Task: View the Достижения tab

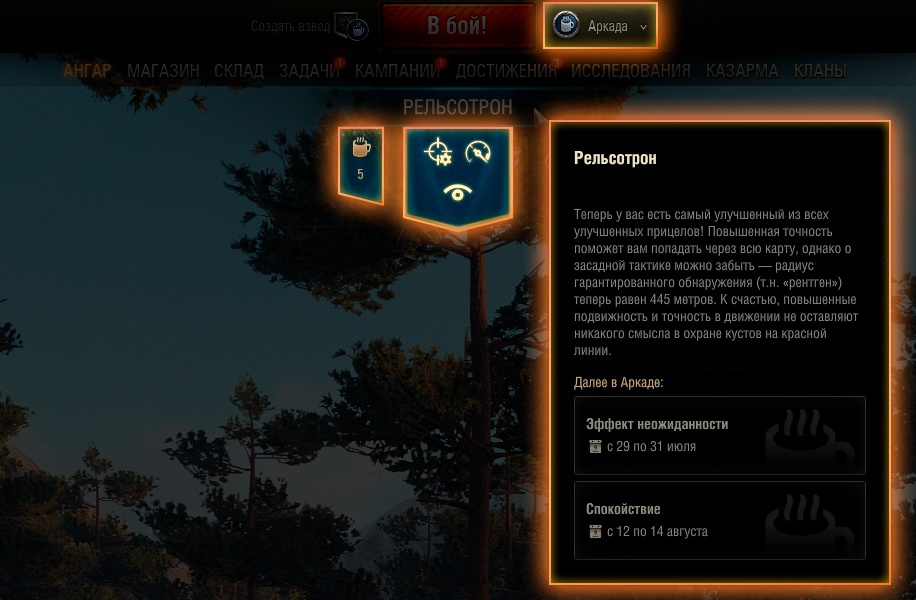Action: click(506, 71)
